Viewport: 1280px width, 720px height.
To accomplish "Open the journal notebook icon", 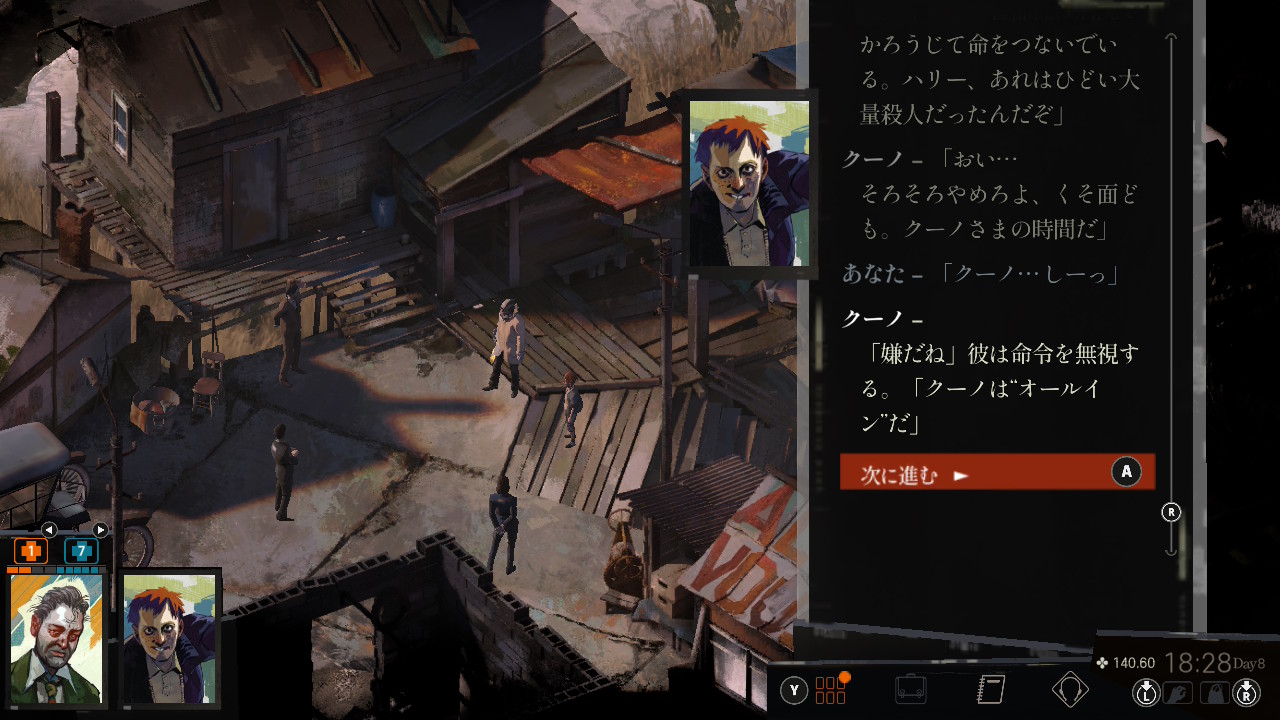I will point(990,690).
